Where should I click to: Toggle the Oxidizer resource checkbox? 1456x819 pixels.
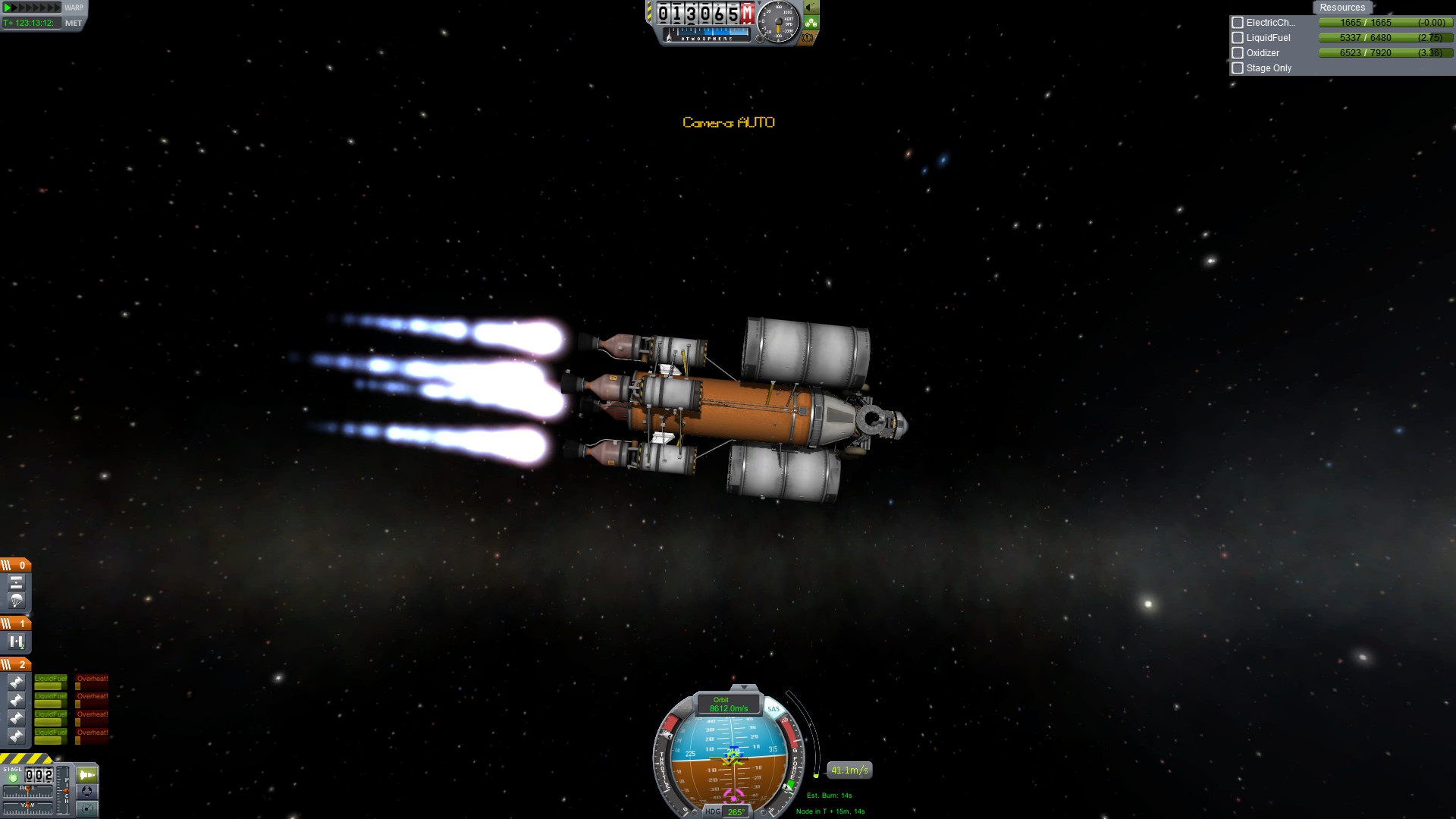click(x=1238, y=53)
